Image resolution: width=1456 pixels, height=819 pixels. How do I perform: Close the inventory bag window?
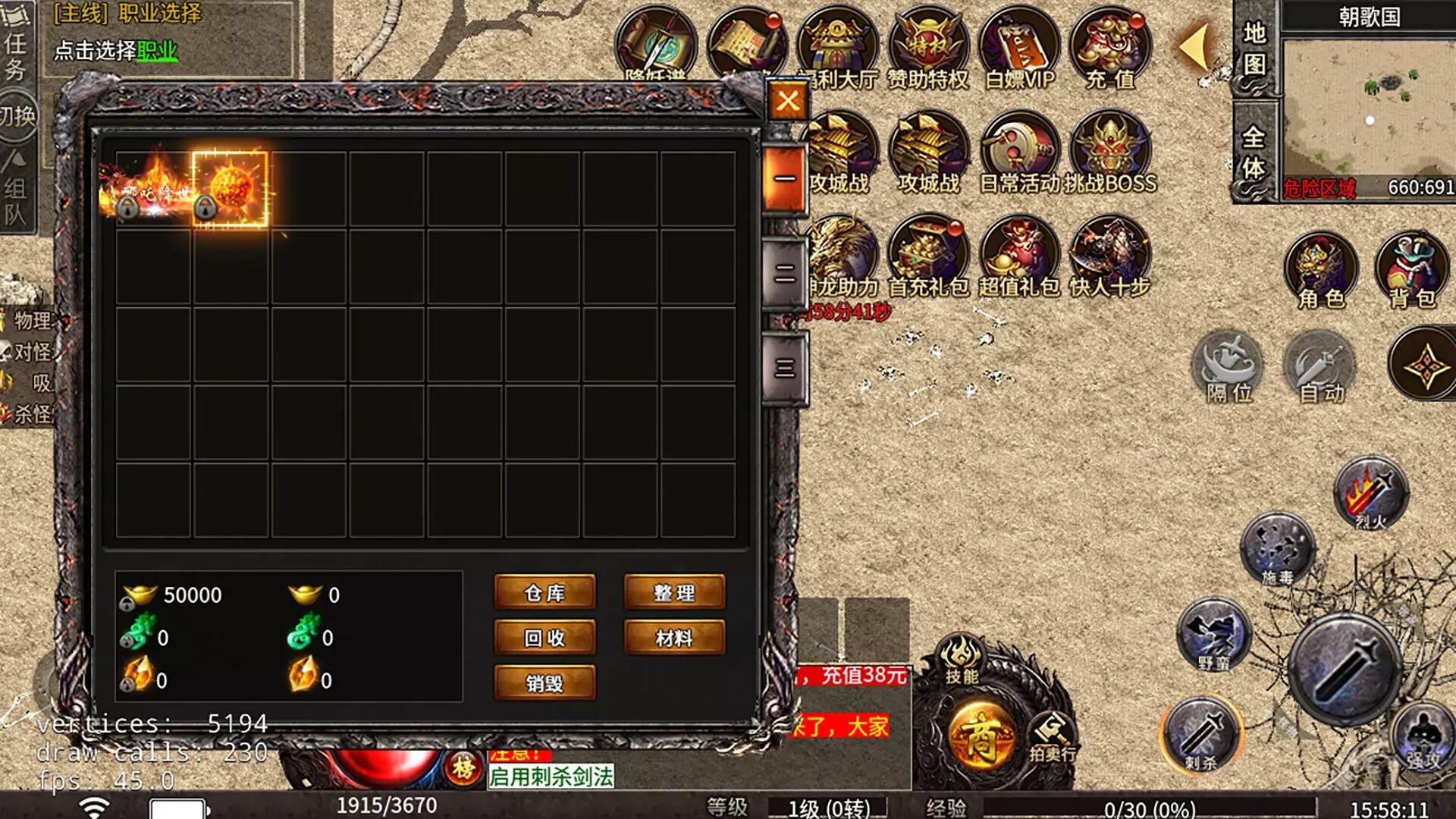point(787,101)
